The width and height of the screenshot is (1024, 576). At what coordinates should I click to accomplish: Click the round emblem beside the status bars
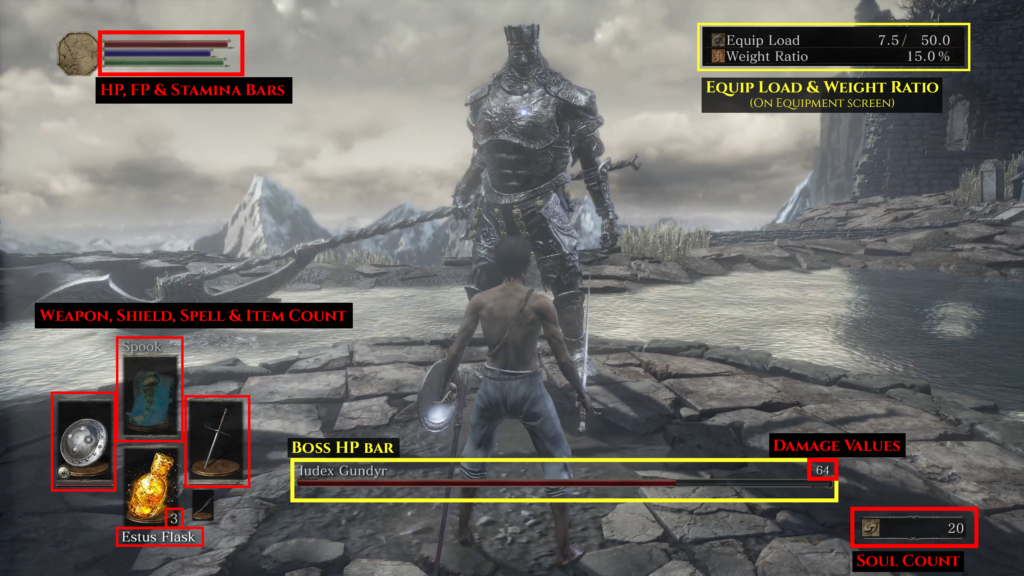coord(77,53)
